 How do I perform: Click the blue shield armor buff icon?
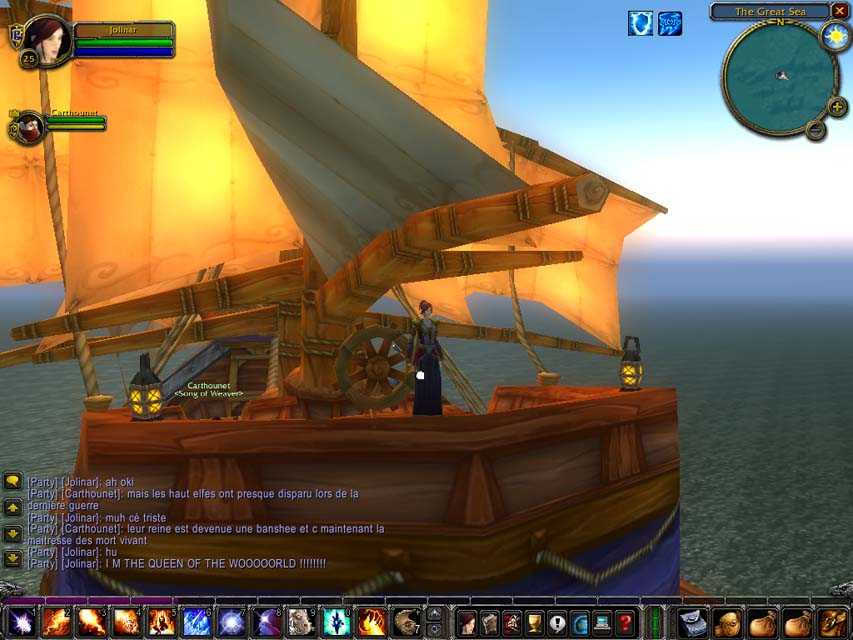tap(640, 23)
